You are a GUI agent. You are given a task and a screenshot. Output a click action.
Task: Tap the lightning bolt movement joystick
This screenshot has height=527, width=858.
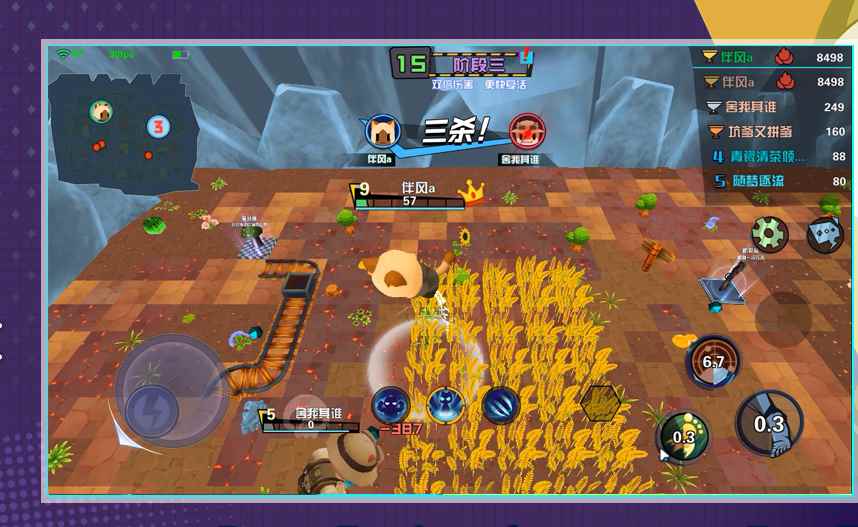tap(151, 410)
